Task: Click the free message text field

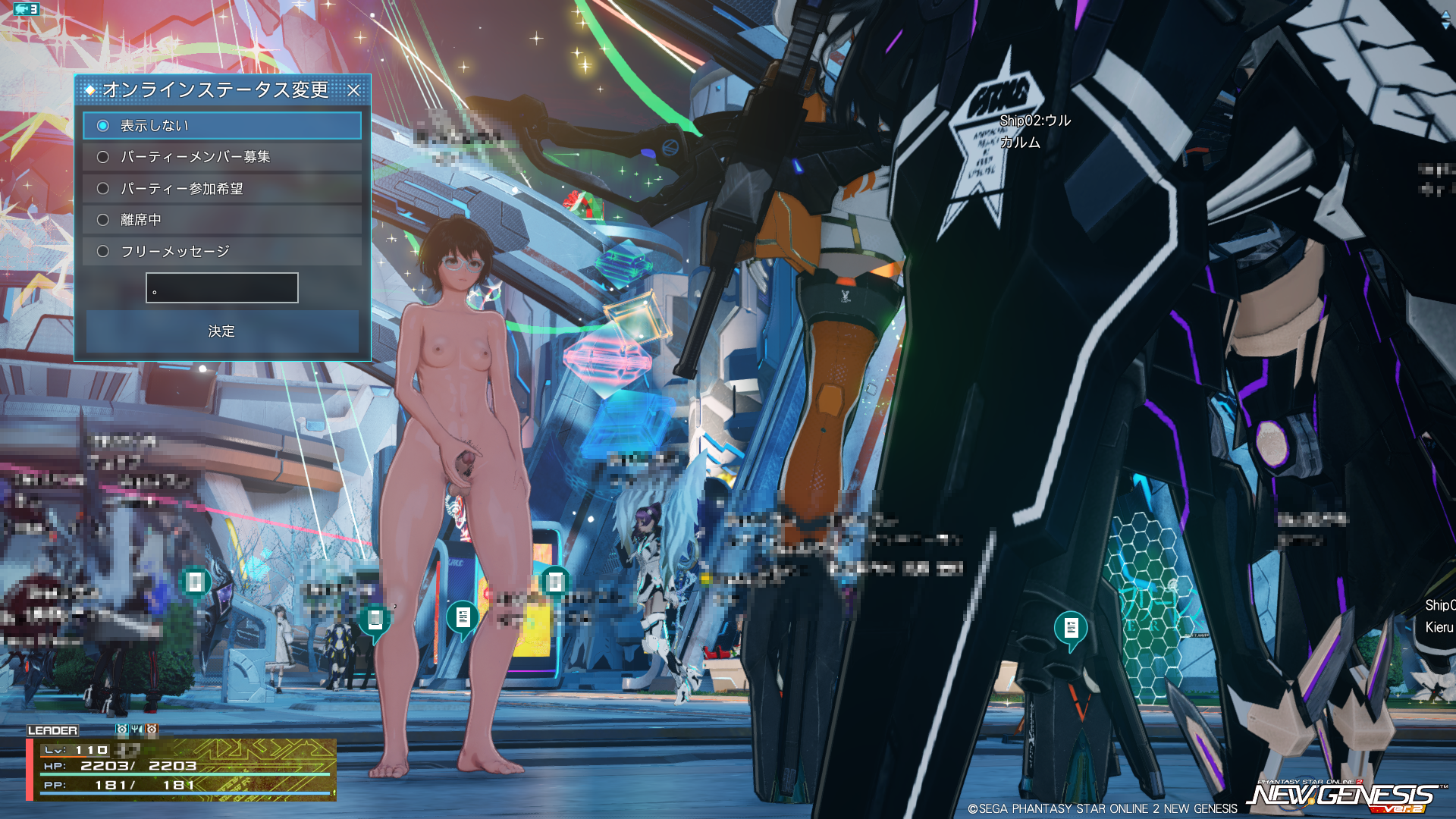Action: click(x=222, y=288)
